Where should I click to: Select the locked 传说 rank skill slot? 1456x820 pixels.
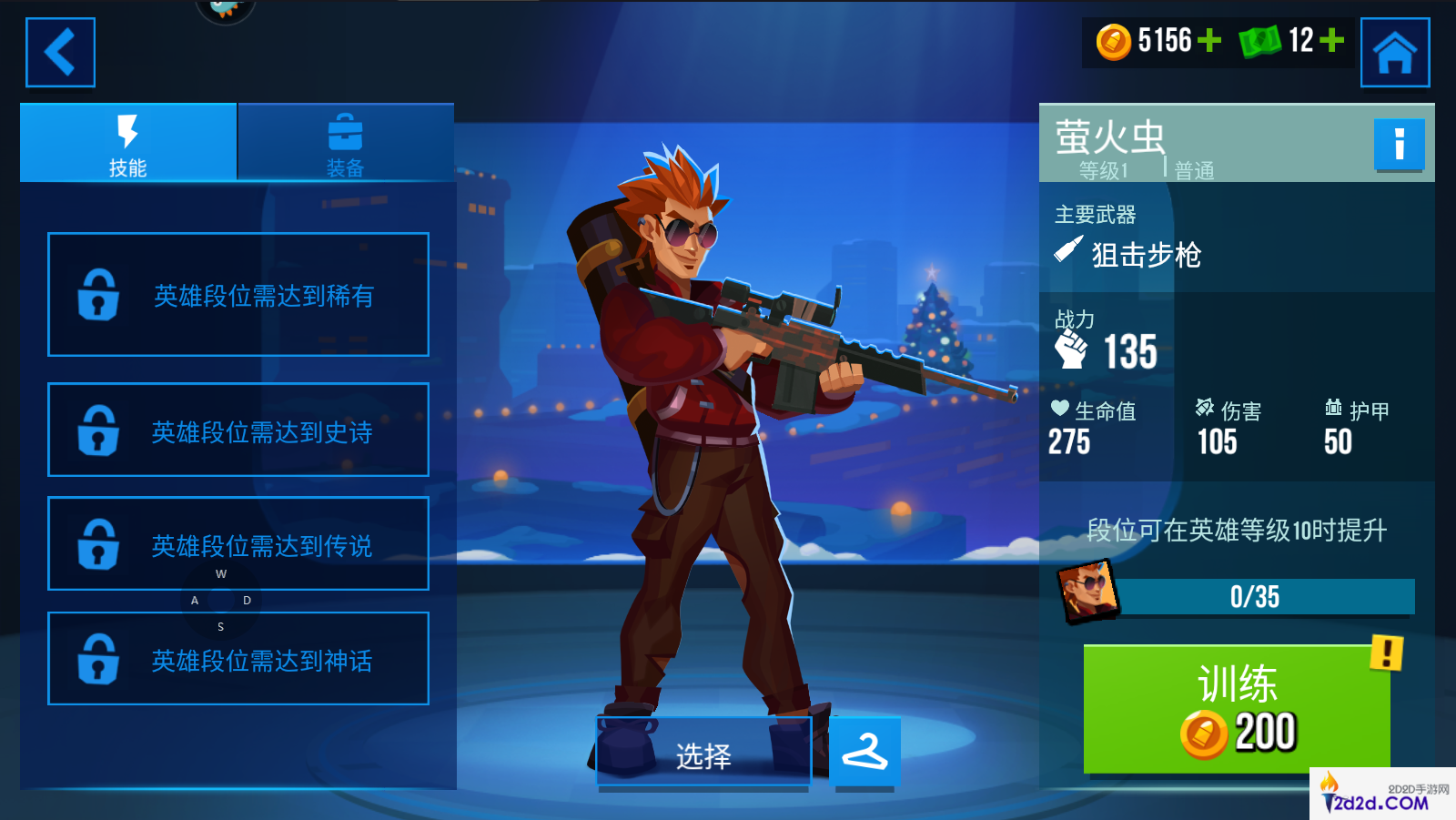click(x=238, y=543)
